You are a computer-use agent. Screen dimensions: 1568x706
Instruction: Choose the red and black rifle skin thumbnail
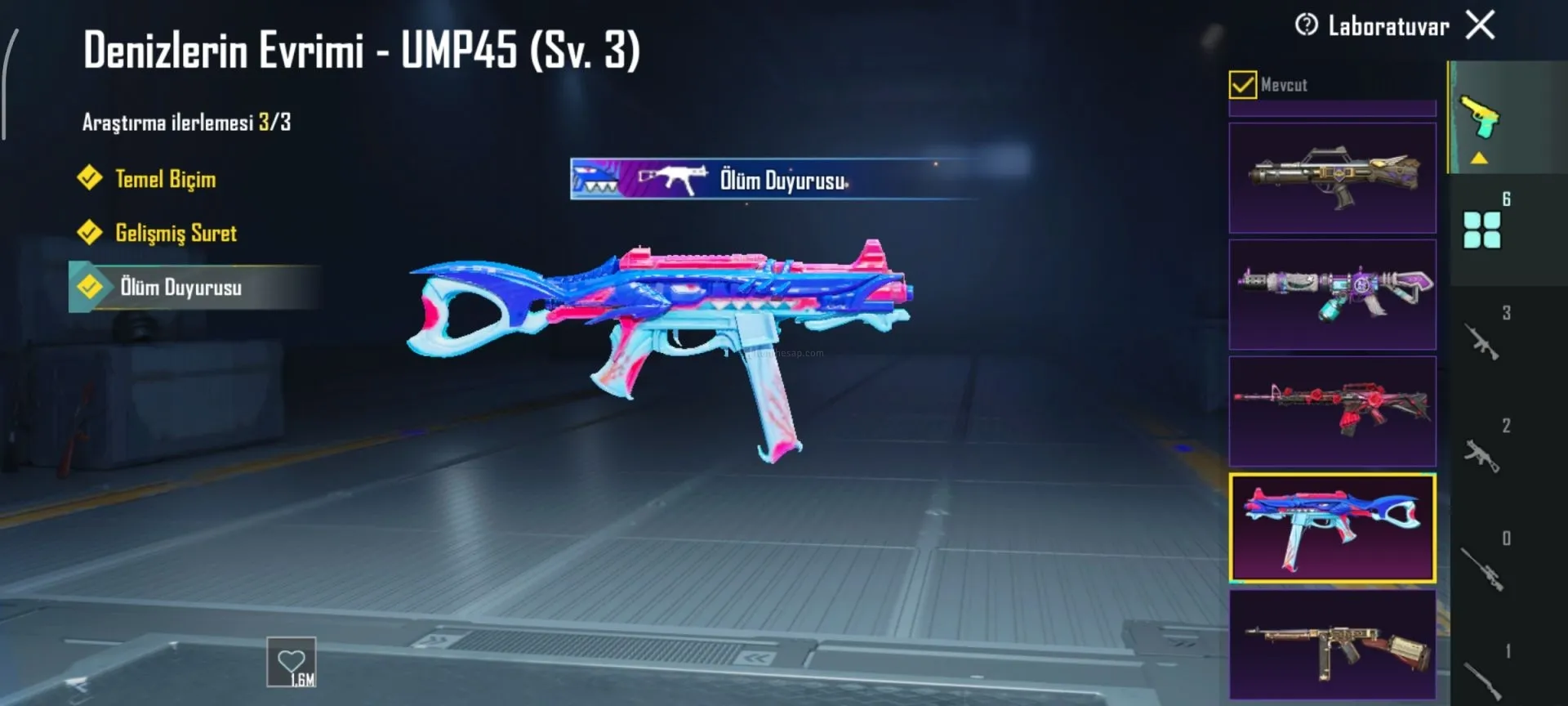[x=1332, y=411]
